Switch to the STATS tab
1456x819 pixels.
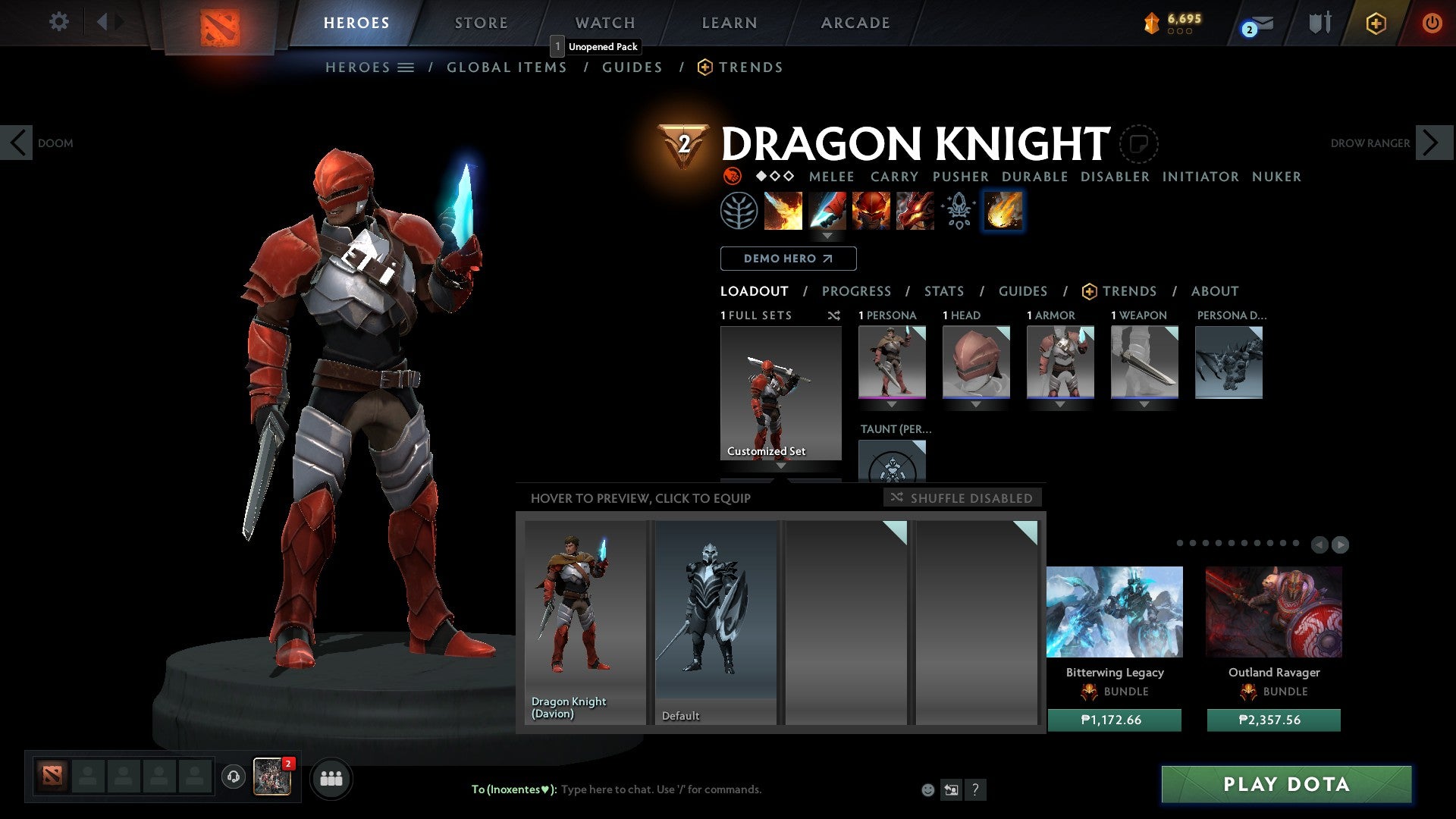tap(943, 290)
